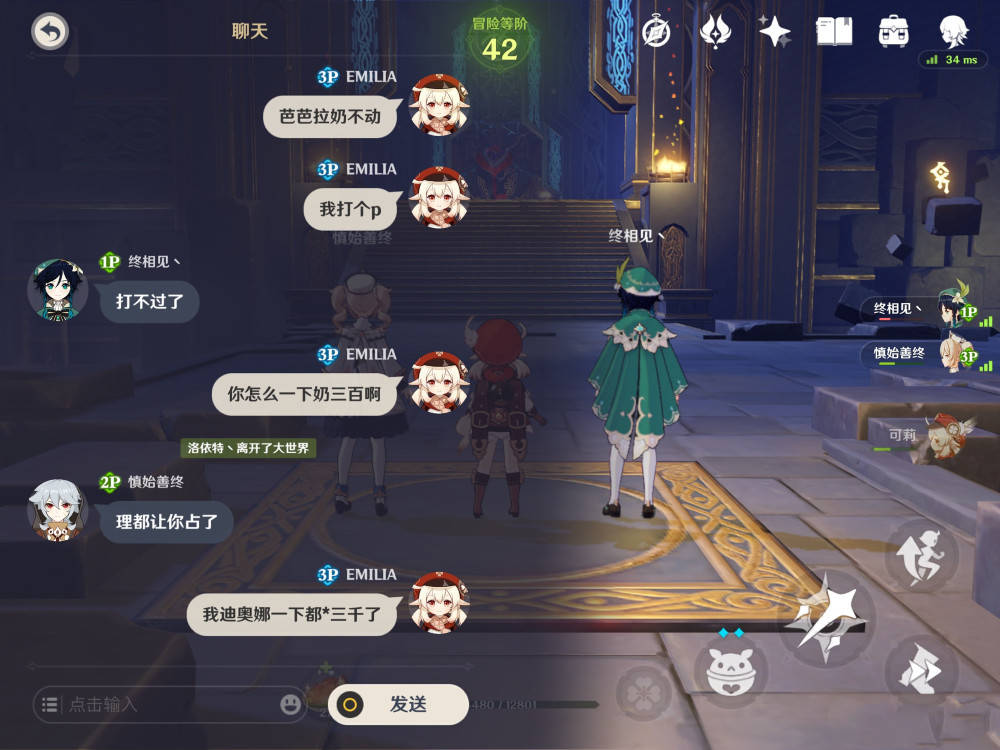Viewport: 1000px width, 750px height.
Task: Click the back arrow to close chat
Action: (x=49, y=32)
